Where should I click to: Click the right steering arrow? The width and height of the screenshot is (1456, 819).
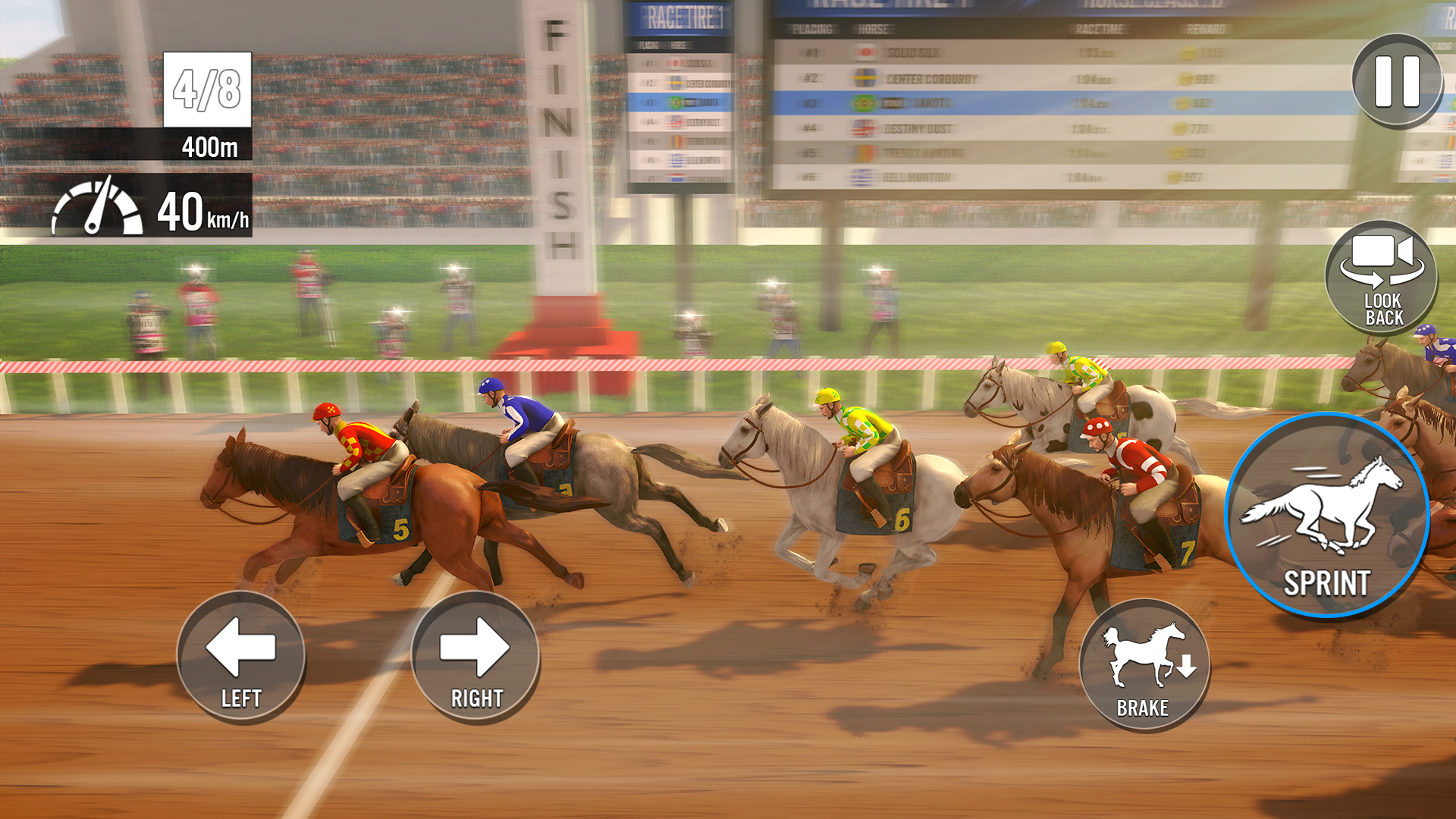pos(474,657)
